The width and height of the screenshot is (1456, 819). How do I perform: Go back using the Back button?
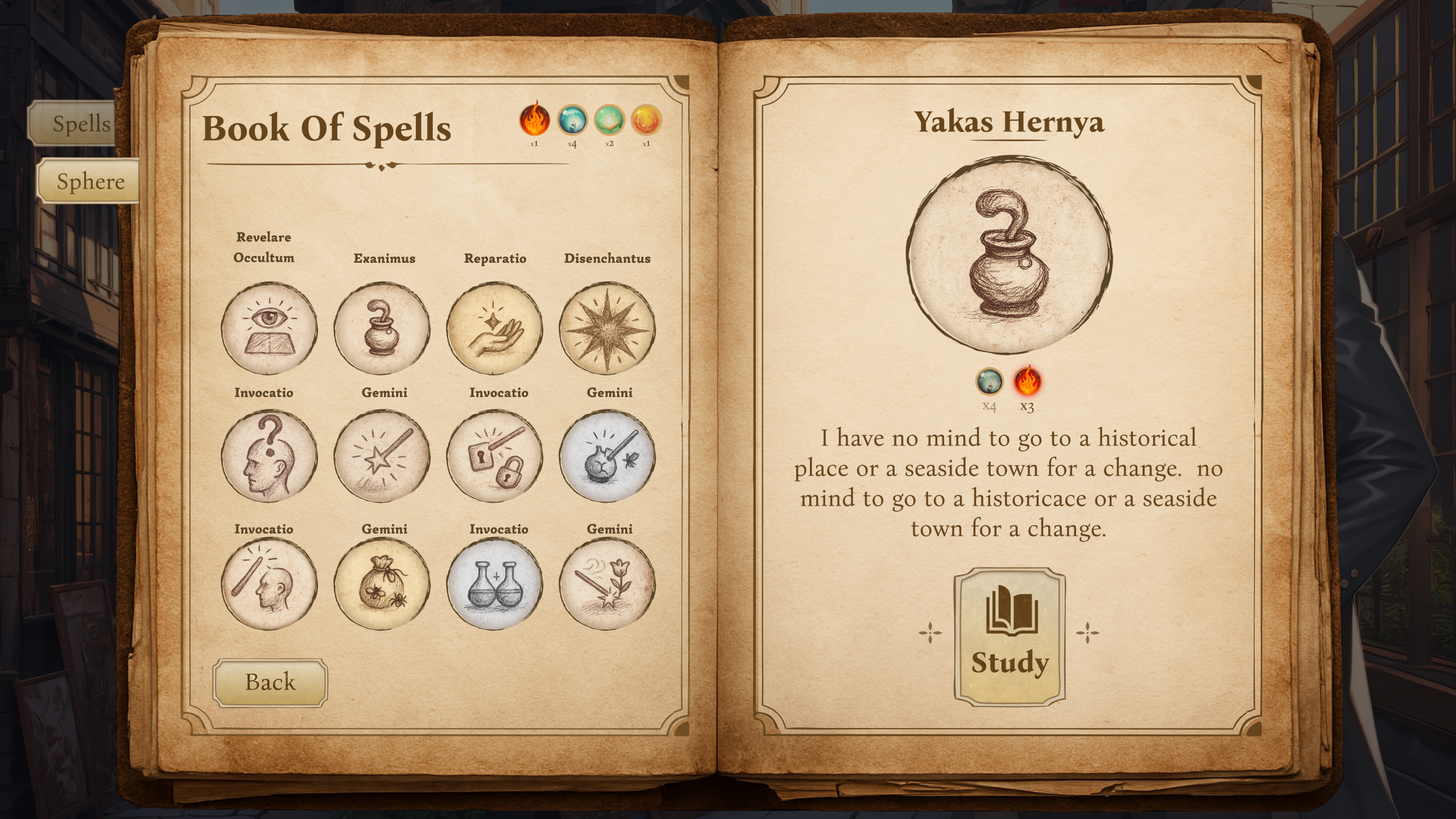270,682
